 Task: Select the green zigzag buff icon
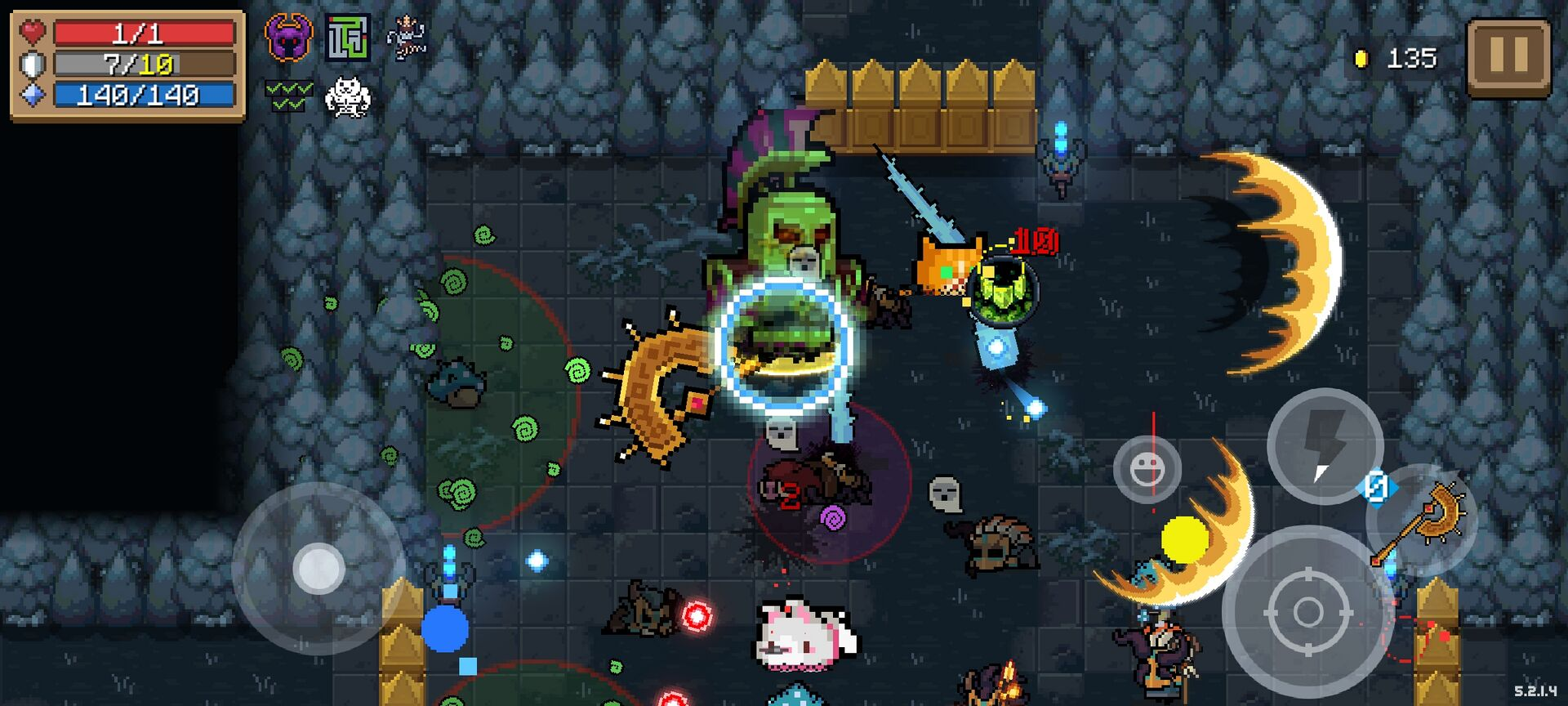288,96
